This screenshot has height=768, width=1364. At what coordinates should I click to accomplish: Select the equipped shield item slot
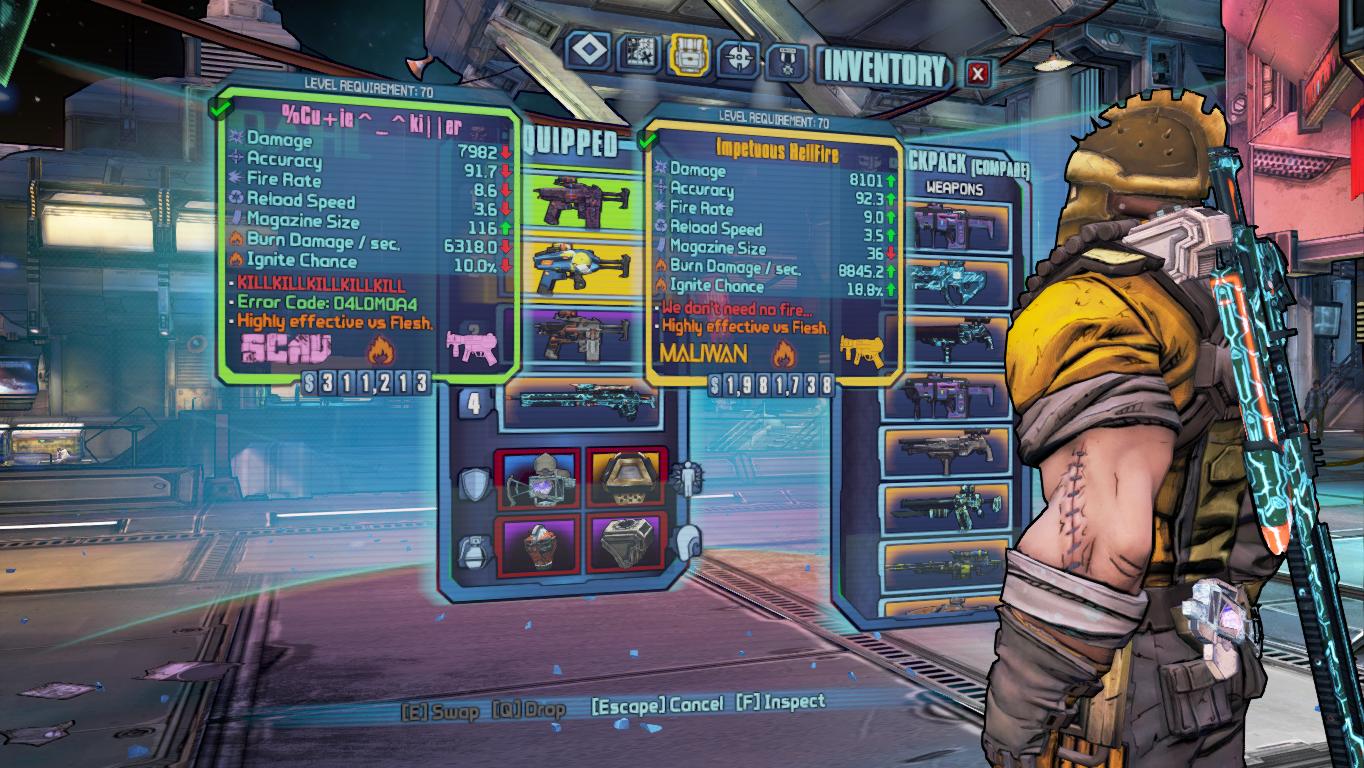539,479
